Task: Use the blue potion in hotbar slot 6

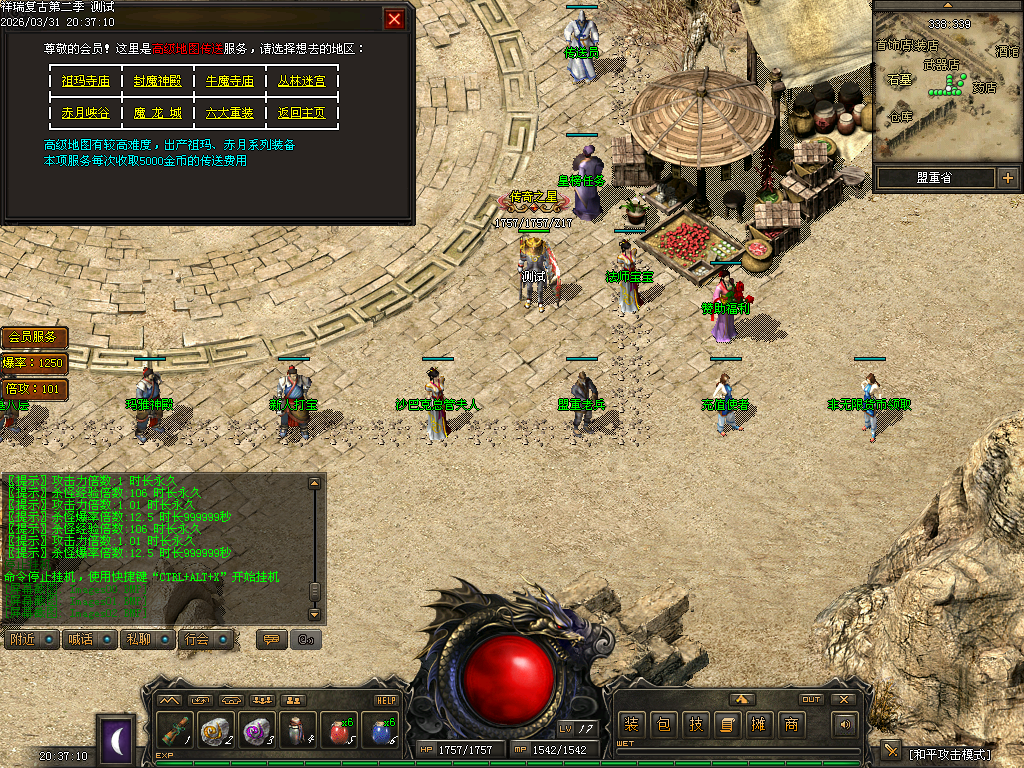Action: point(381,730)
